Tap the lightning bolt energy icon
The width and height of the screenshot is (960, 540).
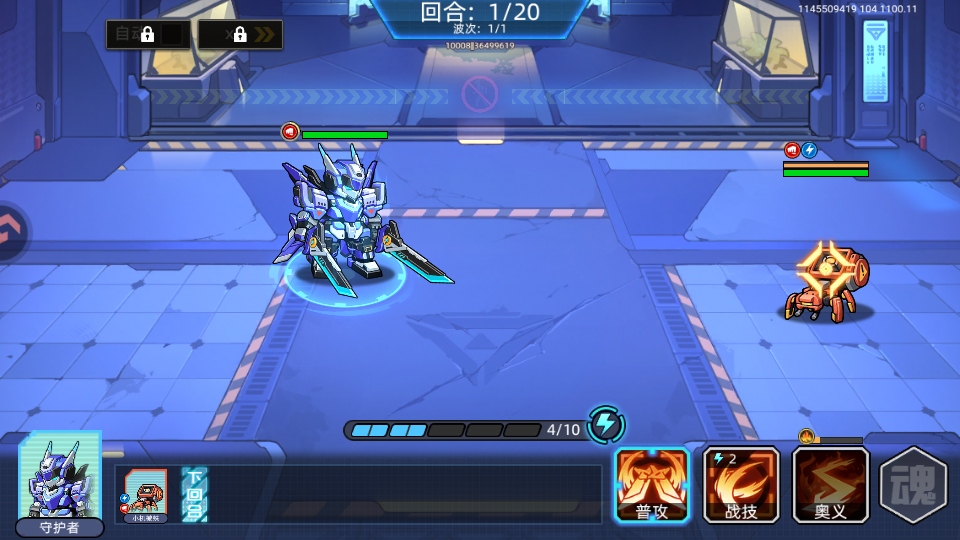[x=605, y=425]
